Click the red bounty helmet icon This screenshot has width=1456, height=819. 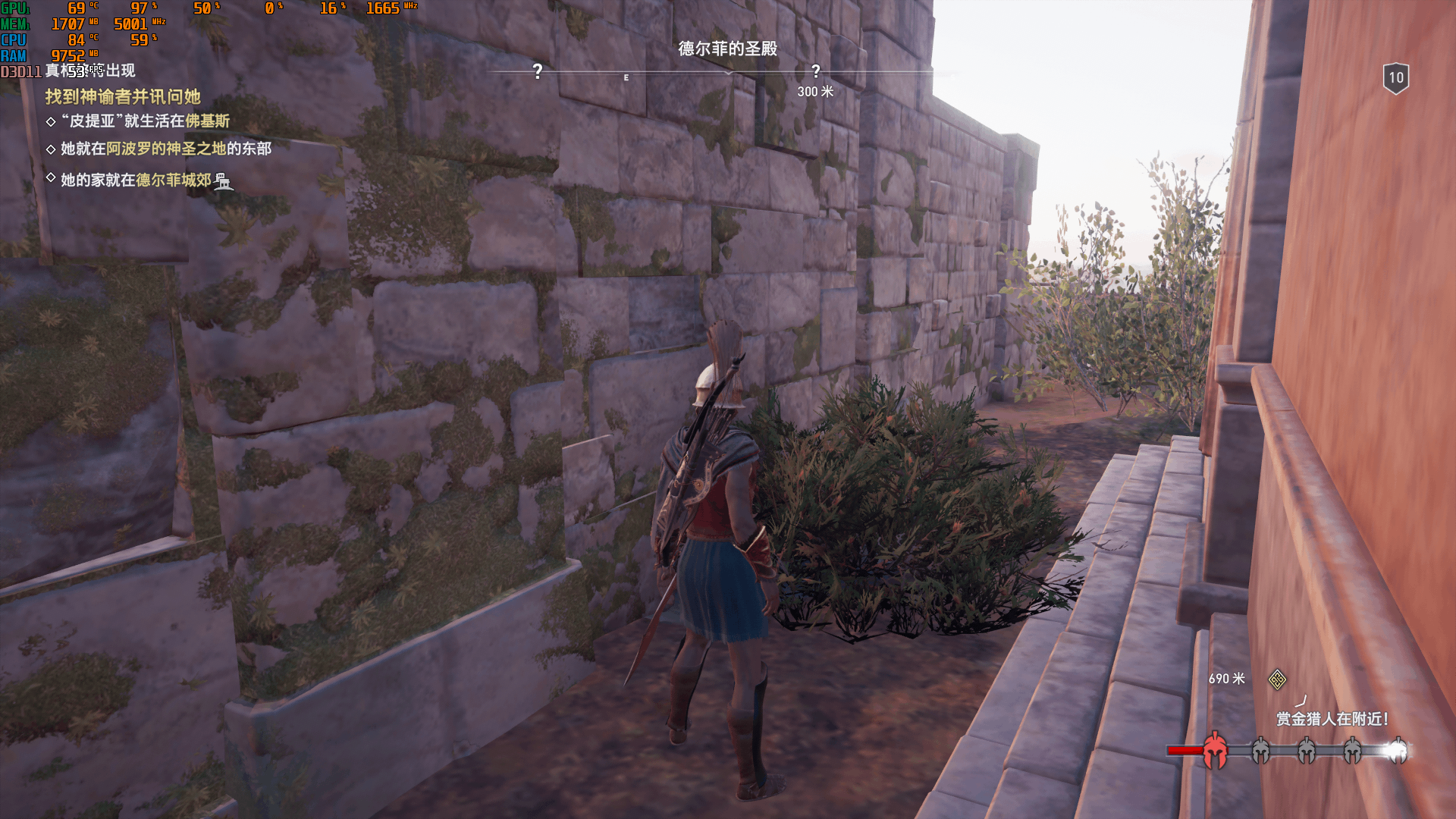tap(1215, 750)
